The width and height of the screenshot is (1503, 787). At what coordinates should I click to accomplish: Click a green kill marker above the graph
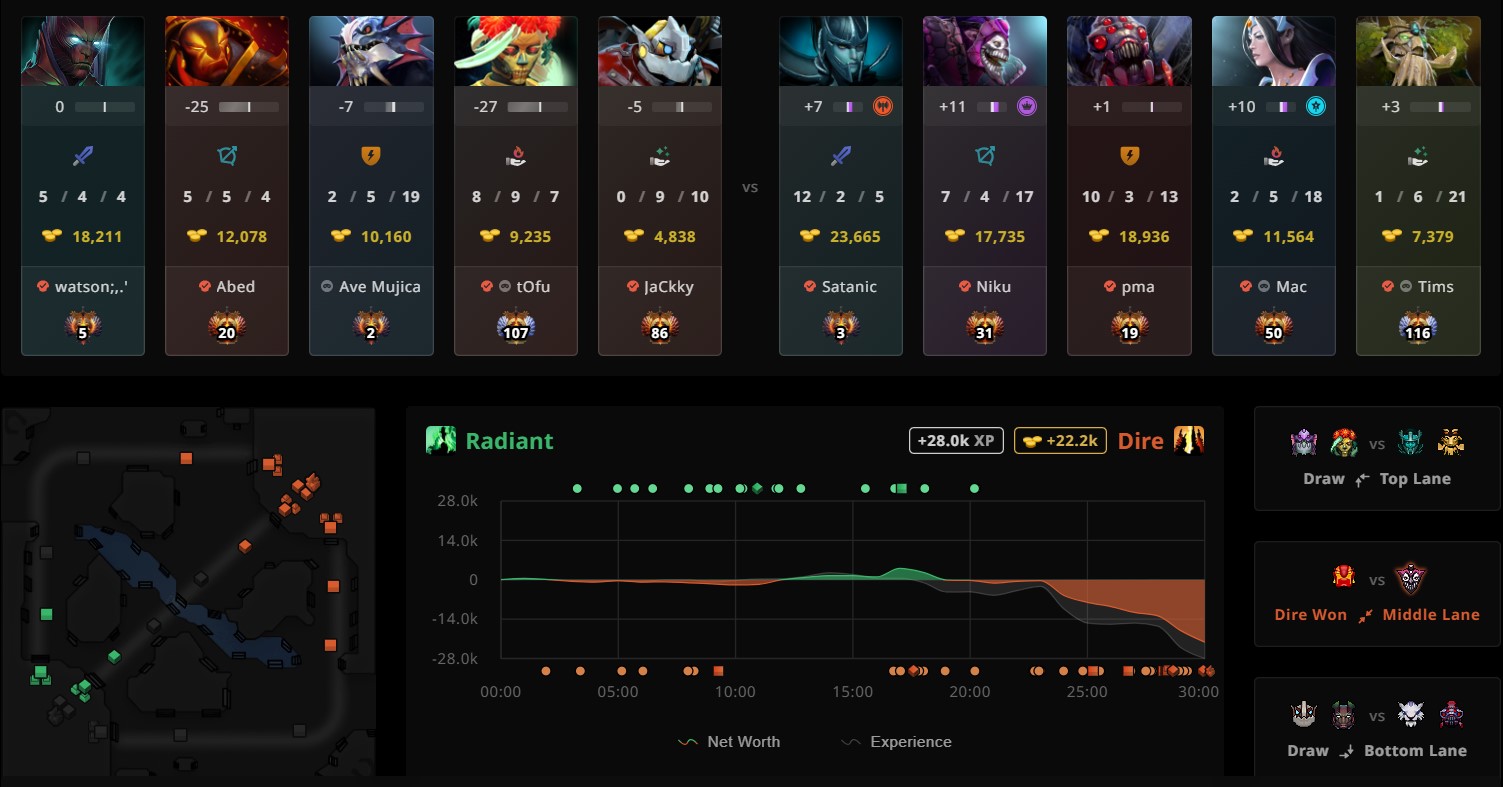(x=577, y=489)
